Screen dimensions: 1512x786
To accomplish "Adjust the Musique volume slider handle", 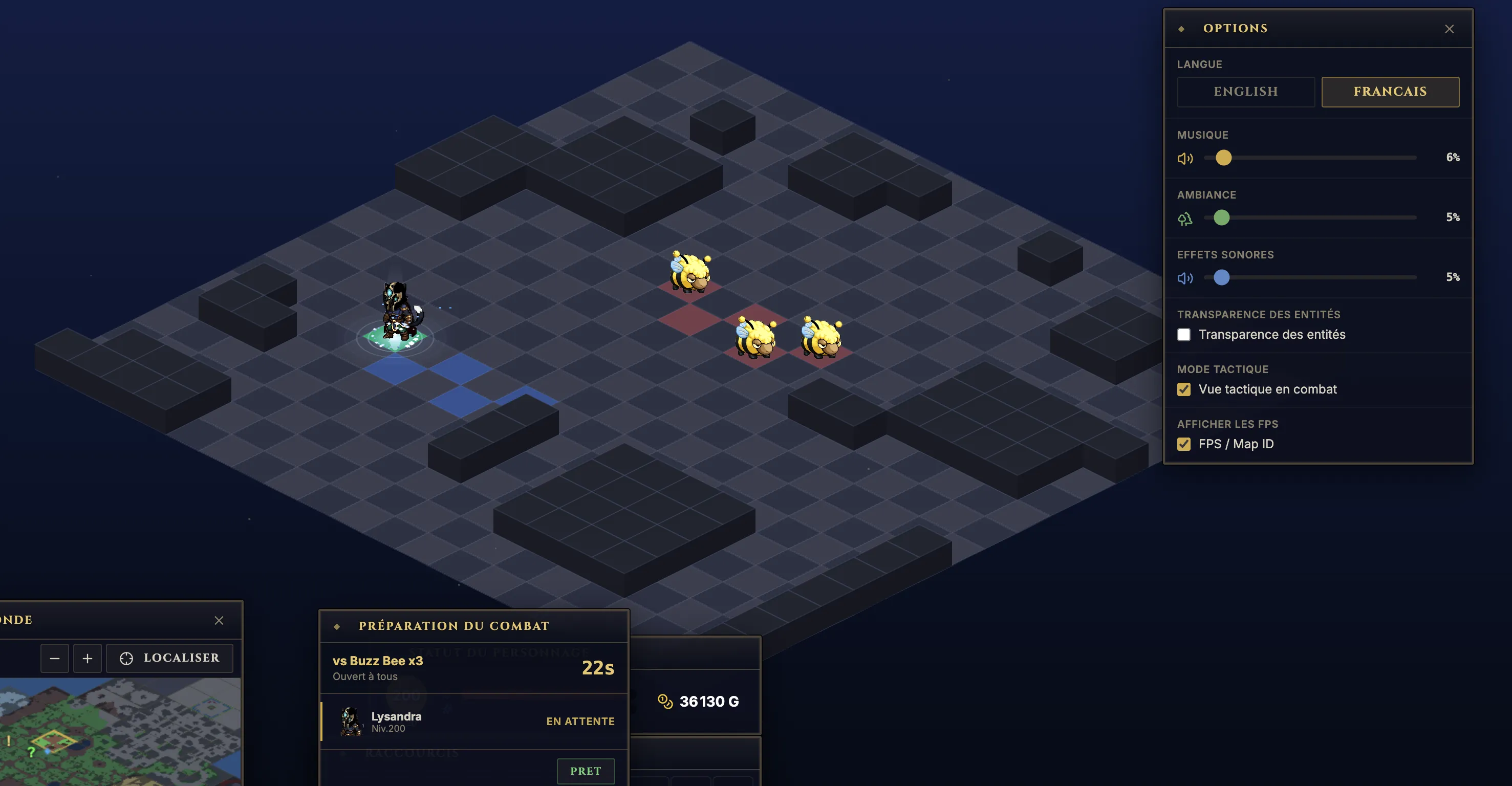I will click(1223, 158).
